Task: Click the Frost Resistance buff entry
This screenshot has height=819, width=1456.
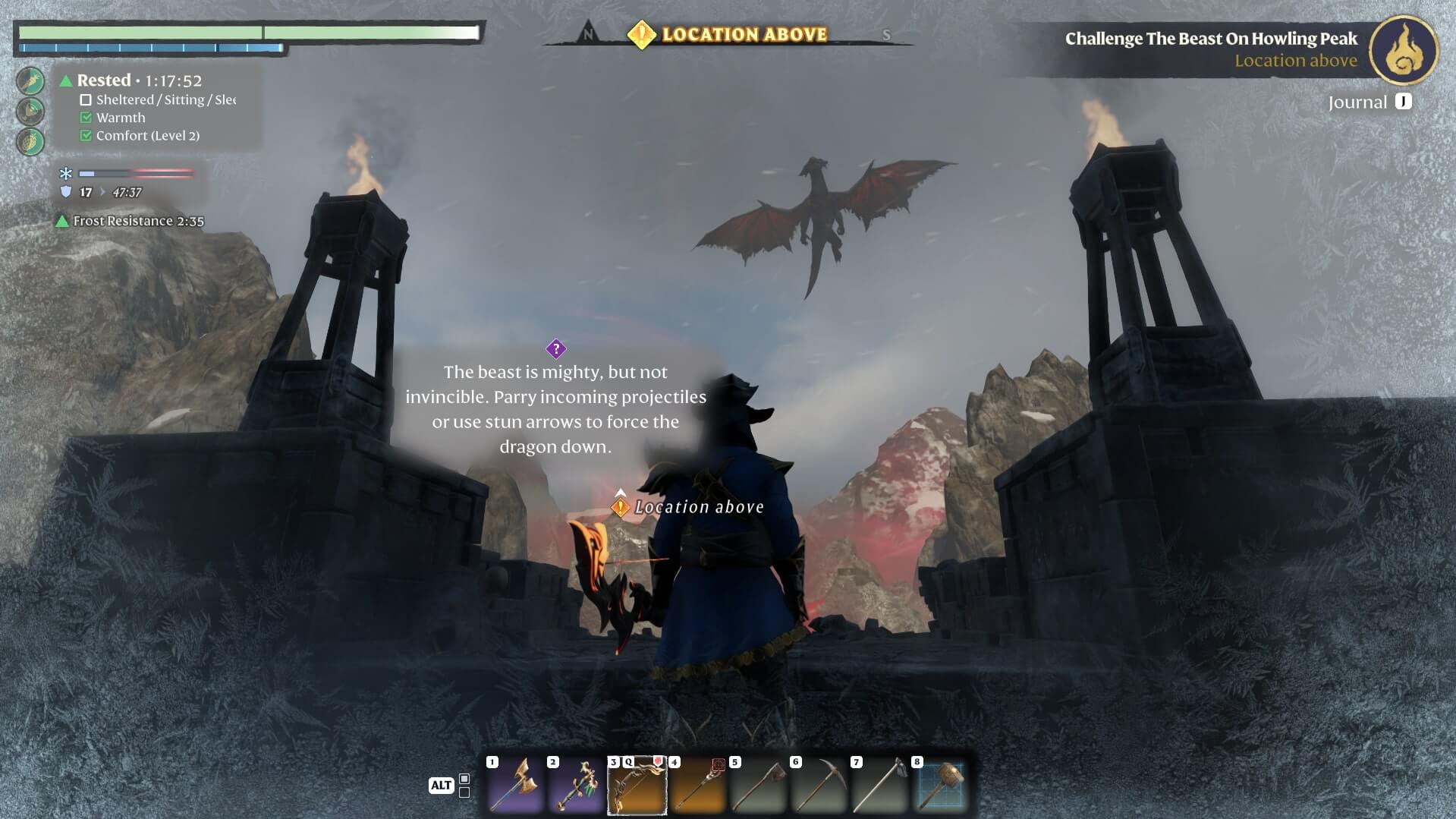Action: (130, 221)
